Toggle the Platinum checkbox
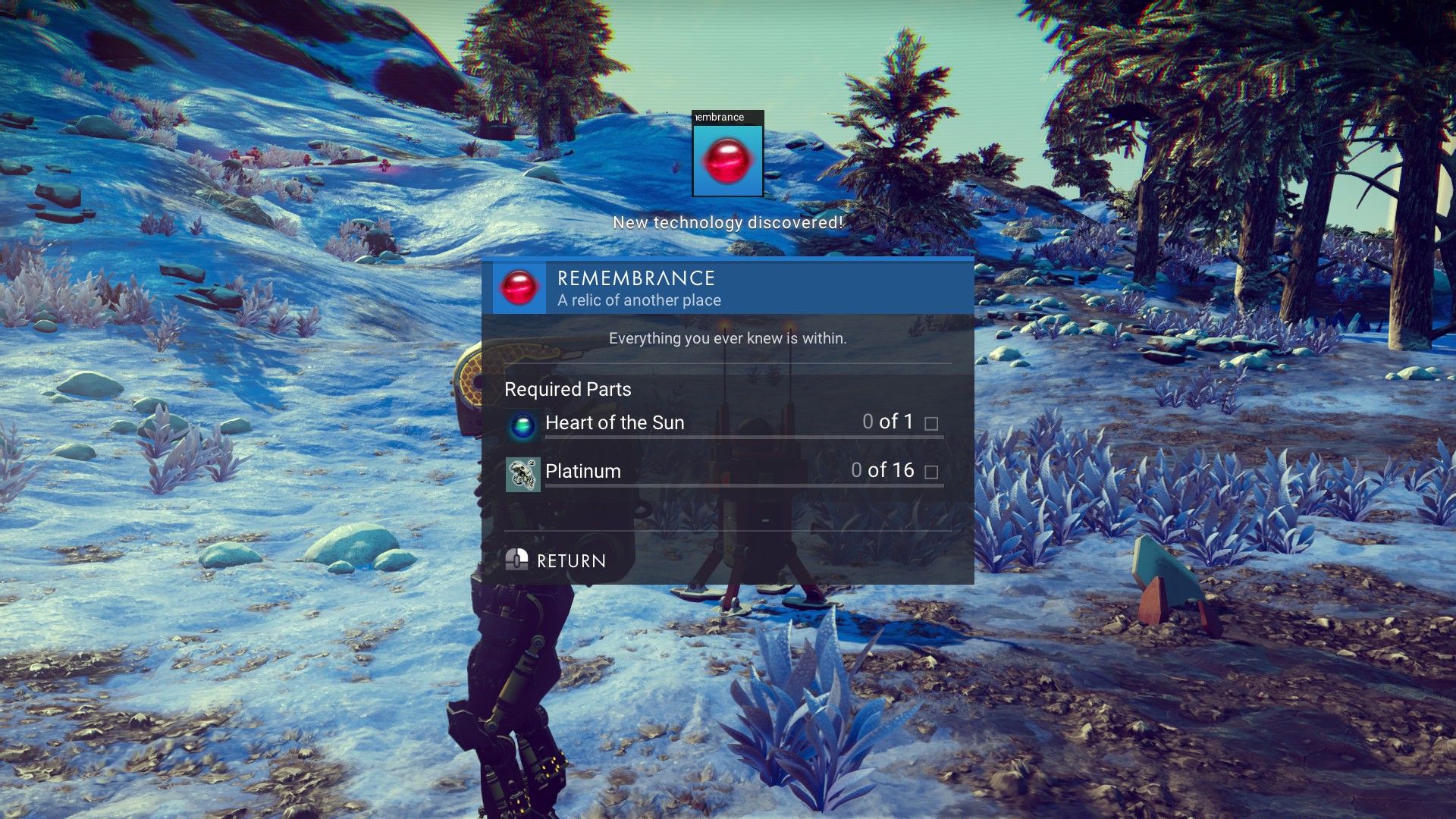Viewport: 1456px width, 819px height. 932,472
